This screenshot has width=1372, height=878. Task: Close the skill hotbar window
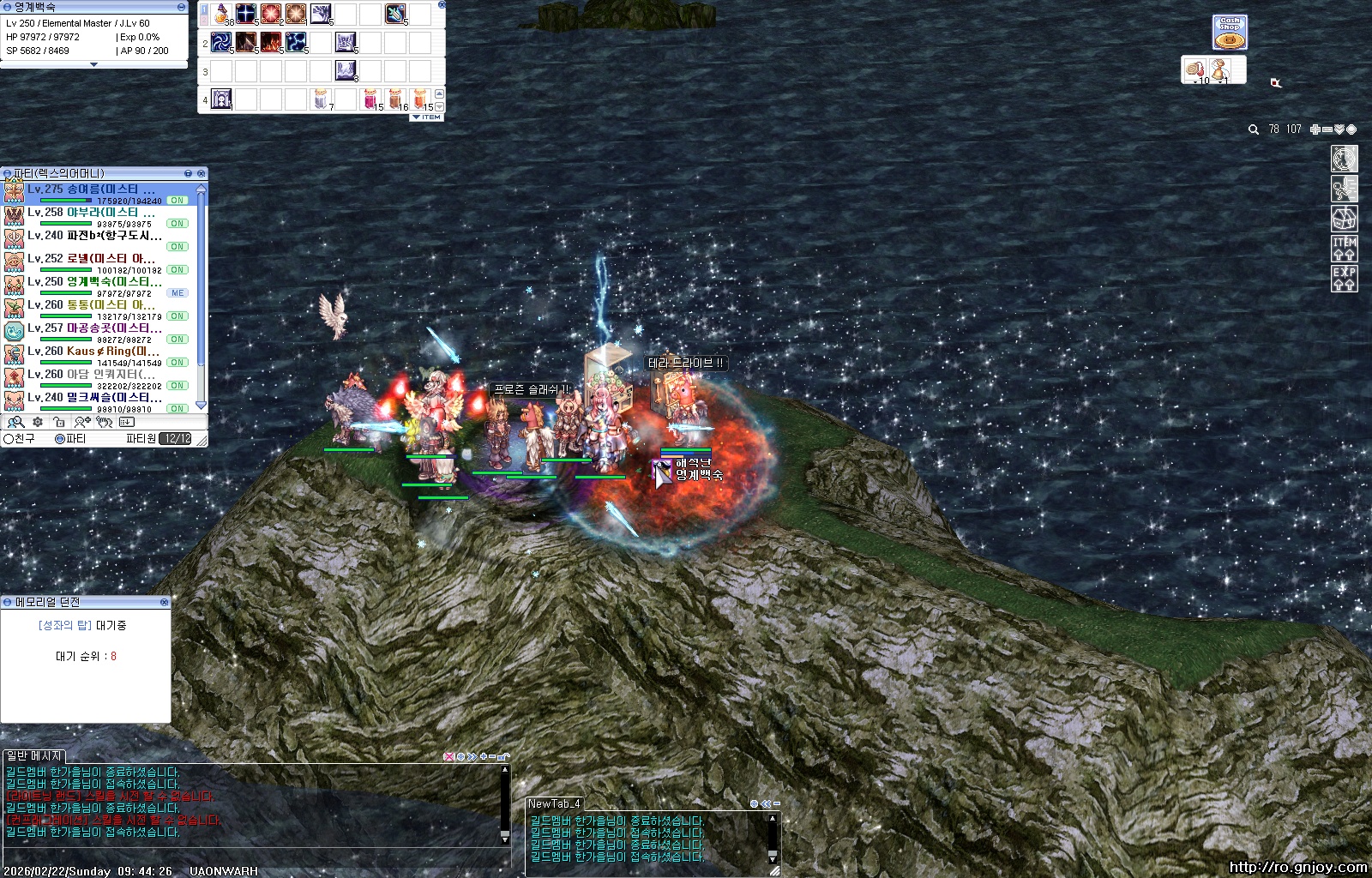442,5
